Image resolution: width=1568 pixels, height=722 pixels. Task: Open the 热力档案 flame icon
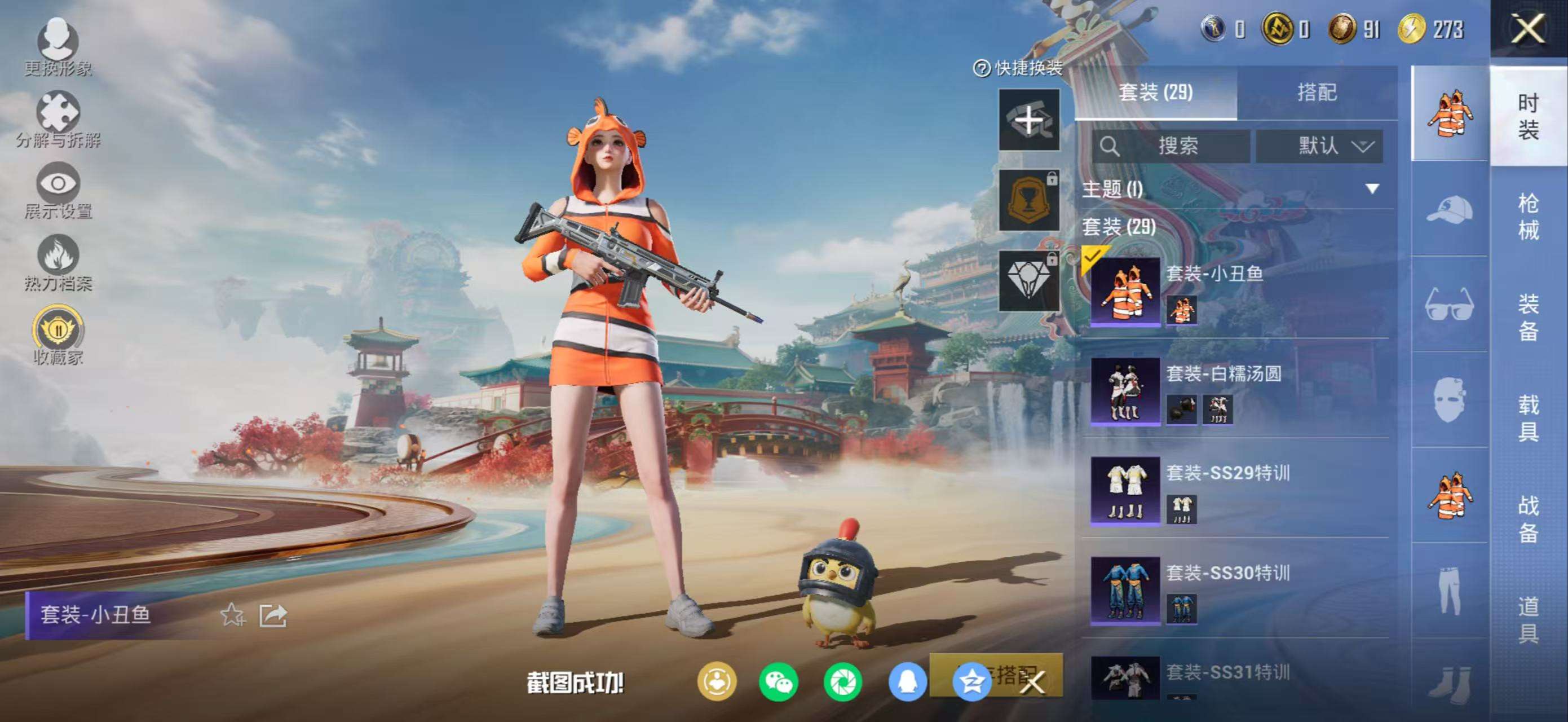(58, 262)
